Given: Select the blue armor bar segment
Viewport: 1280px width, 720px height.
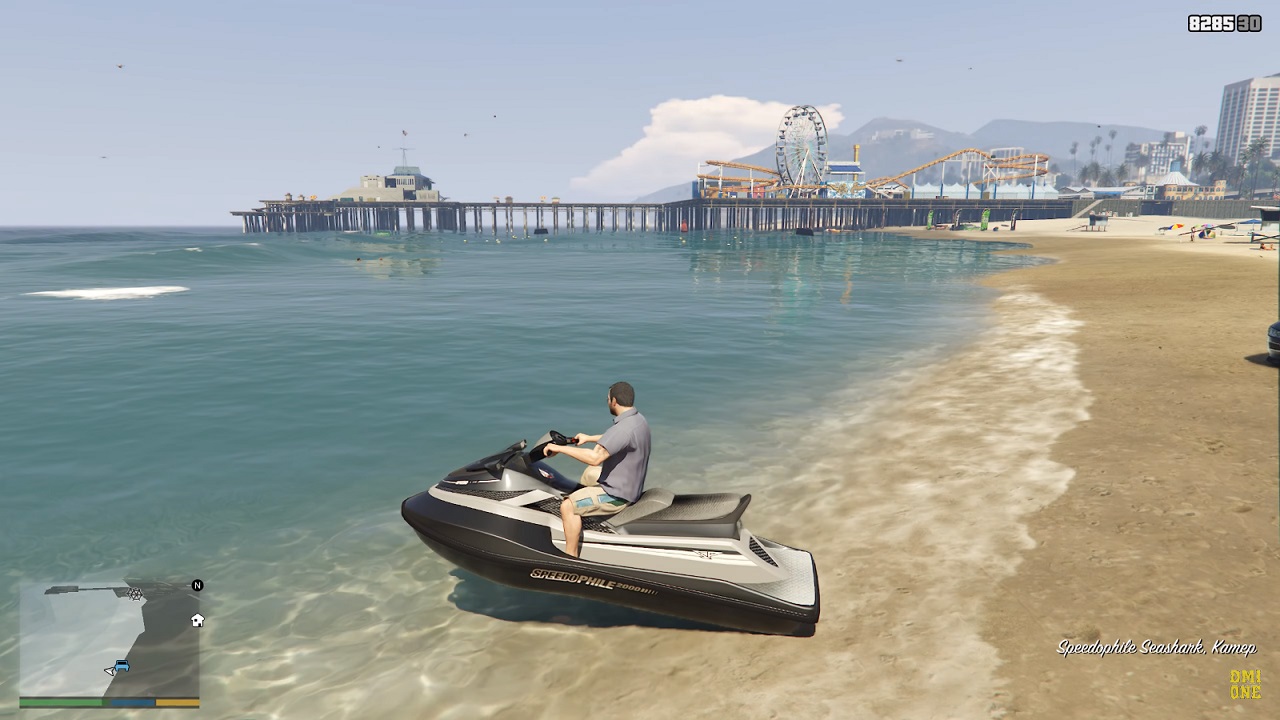Looking at the screenshot, I should click(133, 703).
